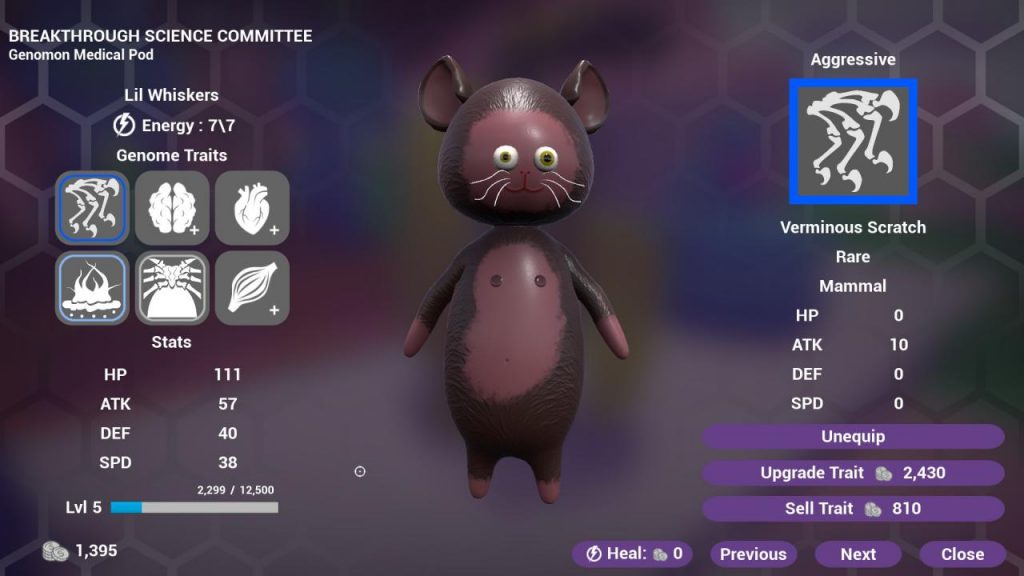Select the fire trait slot

click(x=92, y=288)
